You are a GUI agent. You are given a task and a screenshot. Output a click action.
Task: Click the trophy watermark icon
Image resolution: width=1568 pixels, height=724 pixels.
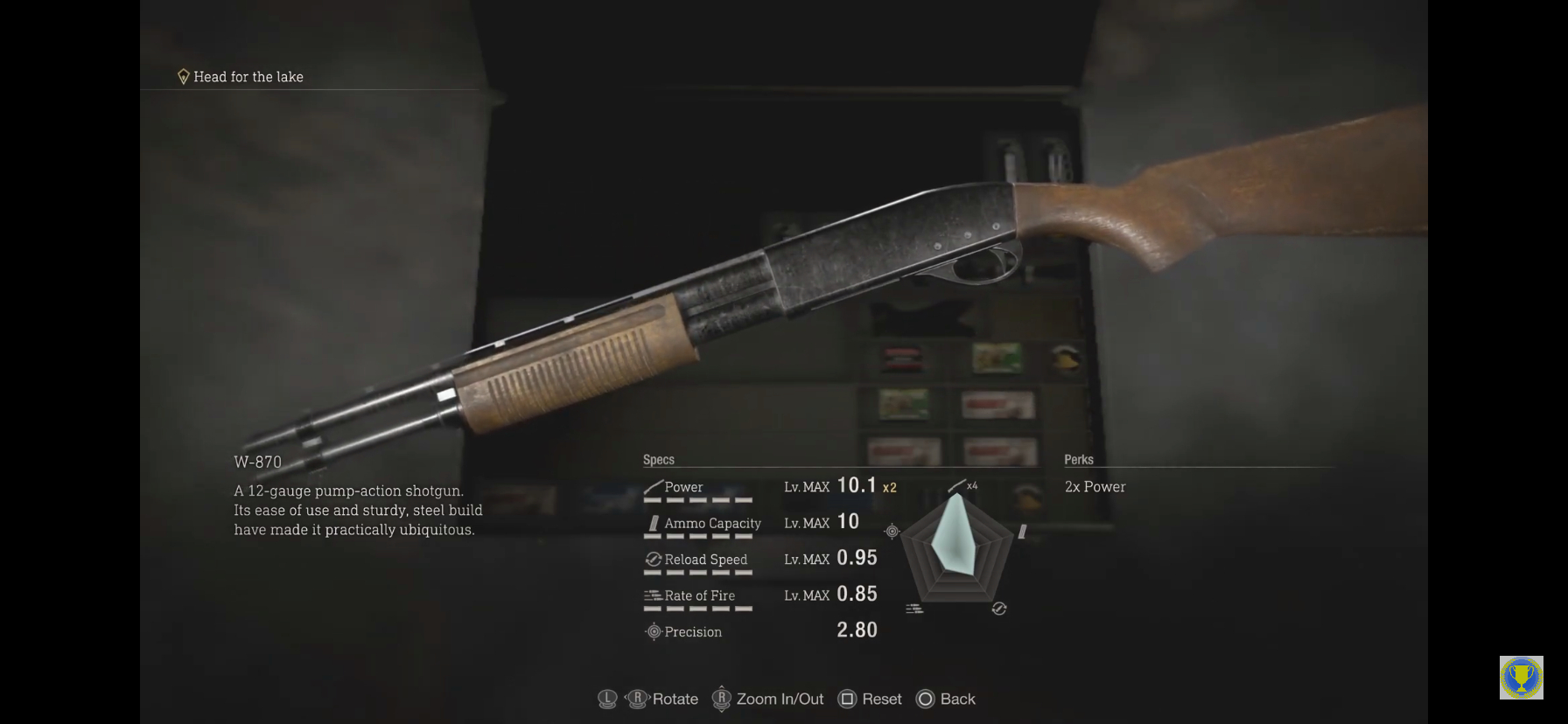pos(1521,678)
